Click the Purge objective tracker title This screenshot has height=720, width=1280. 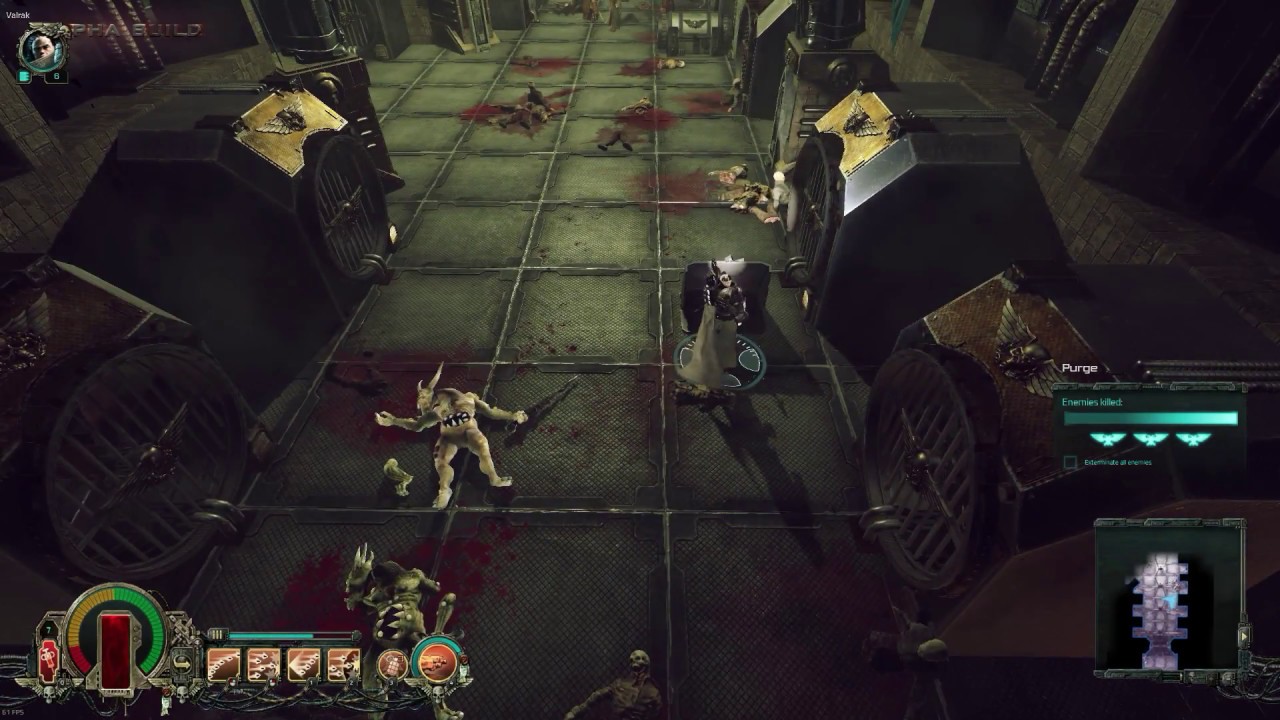[x=1080, y=368]
